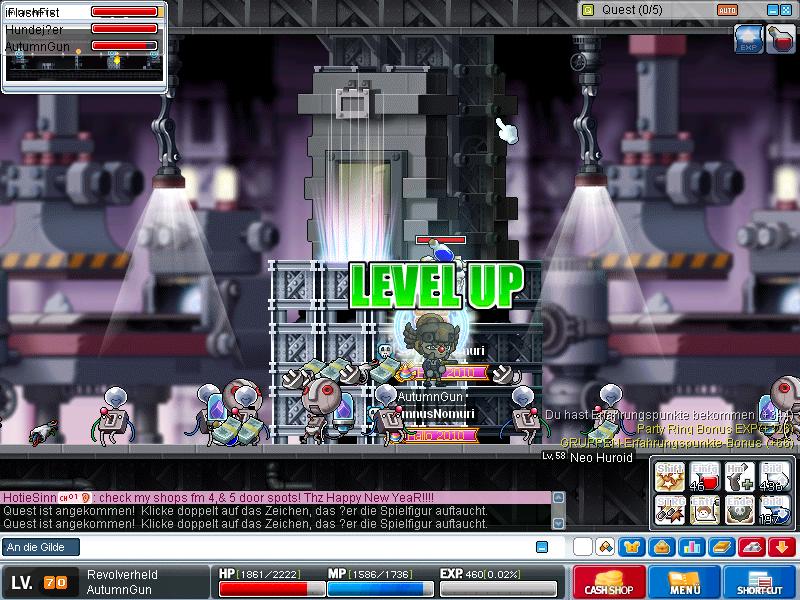The width and height of the screenshot is (800, 600).
Task: Click in the chat input field
Action: [x=290, y=547]
